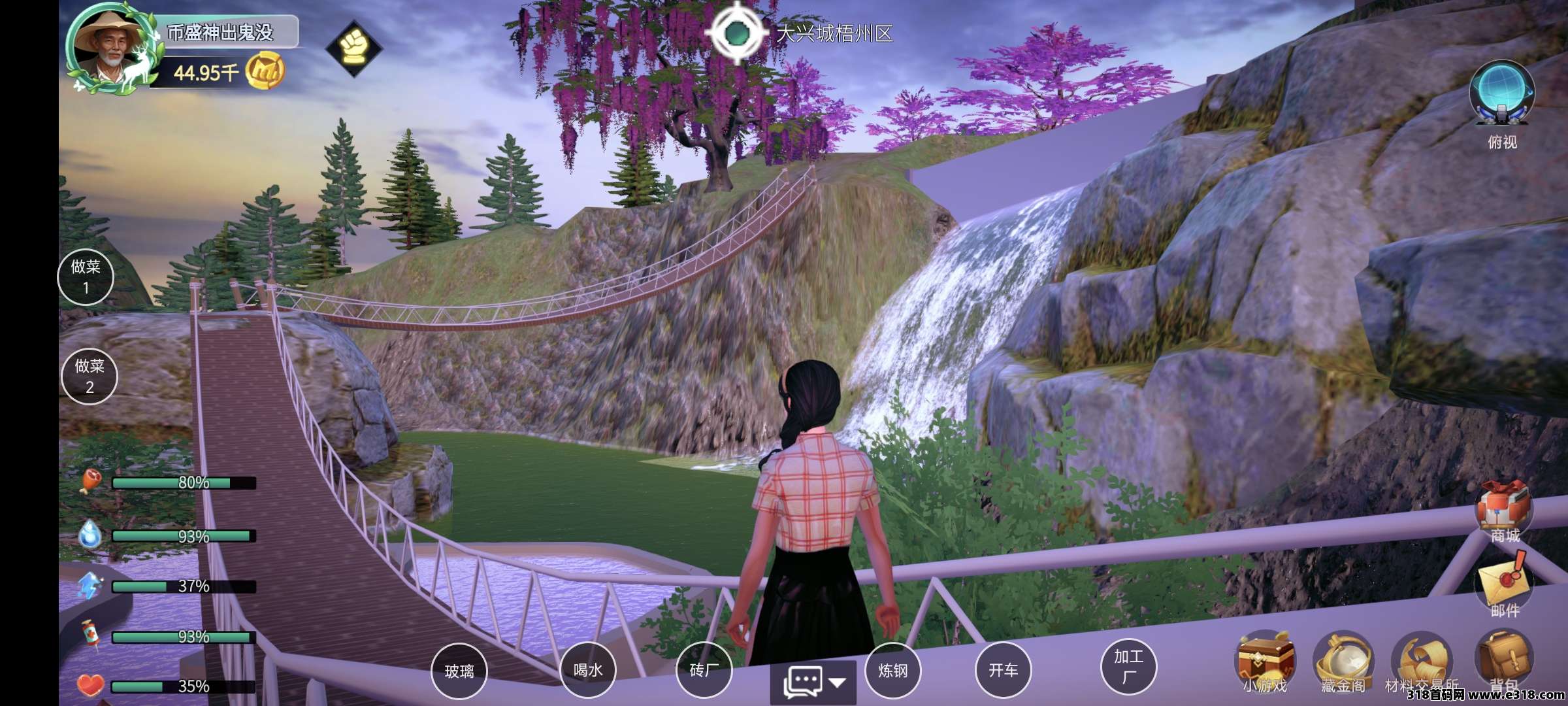Viewport: 1568px width, 706px height.
Task: Activate the 开车 drive button
Action: coord(1003,670)
